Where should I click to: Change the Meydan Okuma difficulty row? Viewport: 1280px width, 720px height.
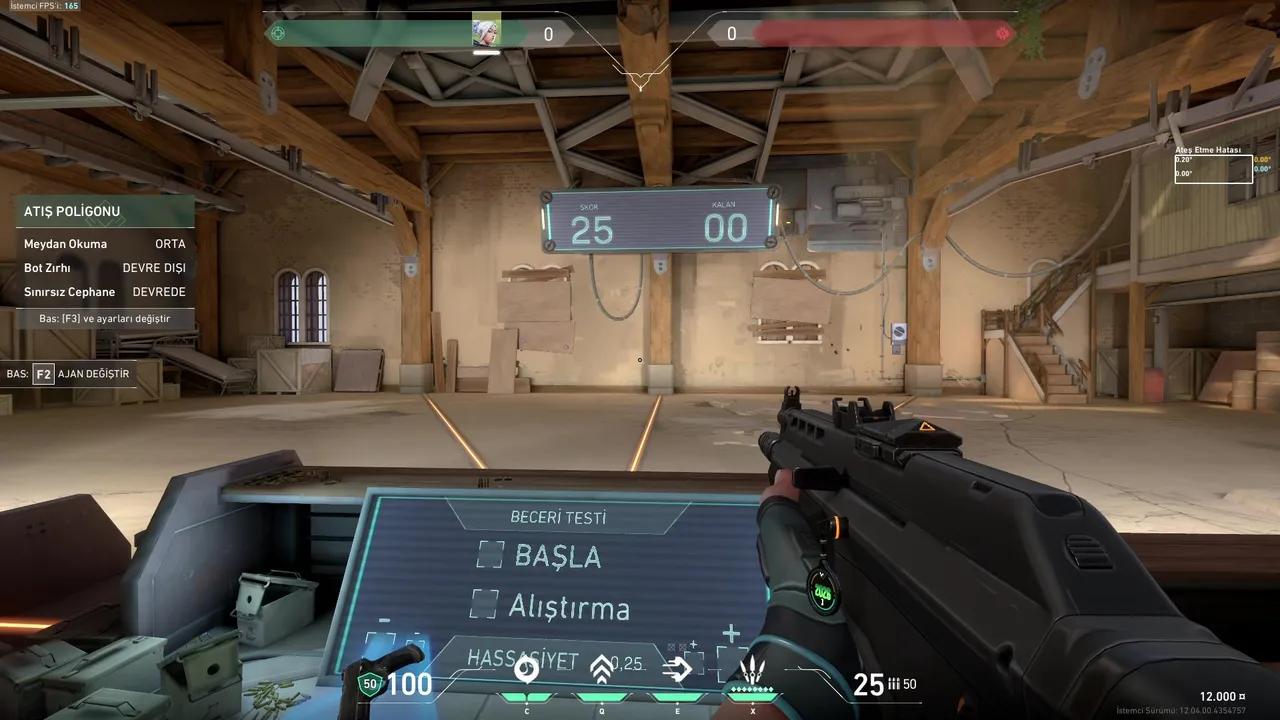point(105,244)
